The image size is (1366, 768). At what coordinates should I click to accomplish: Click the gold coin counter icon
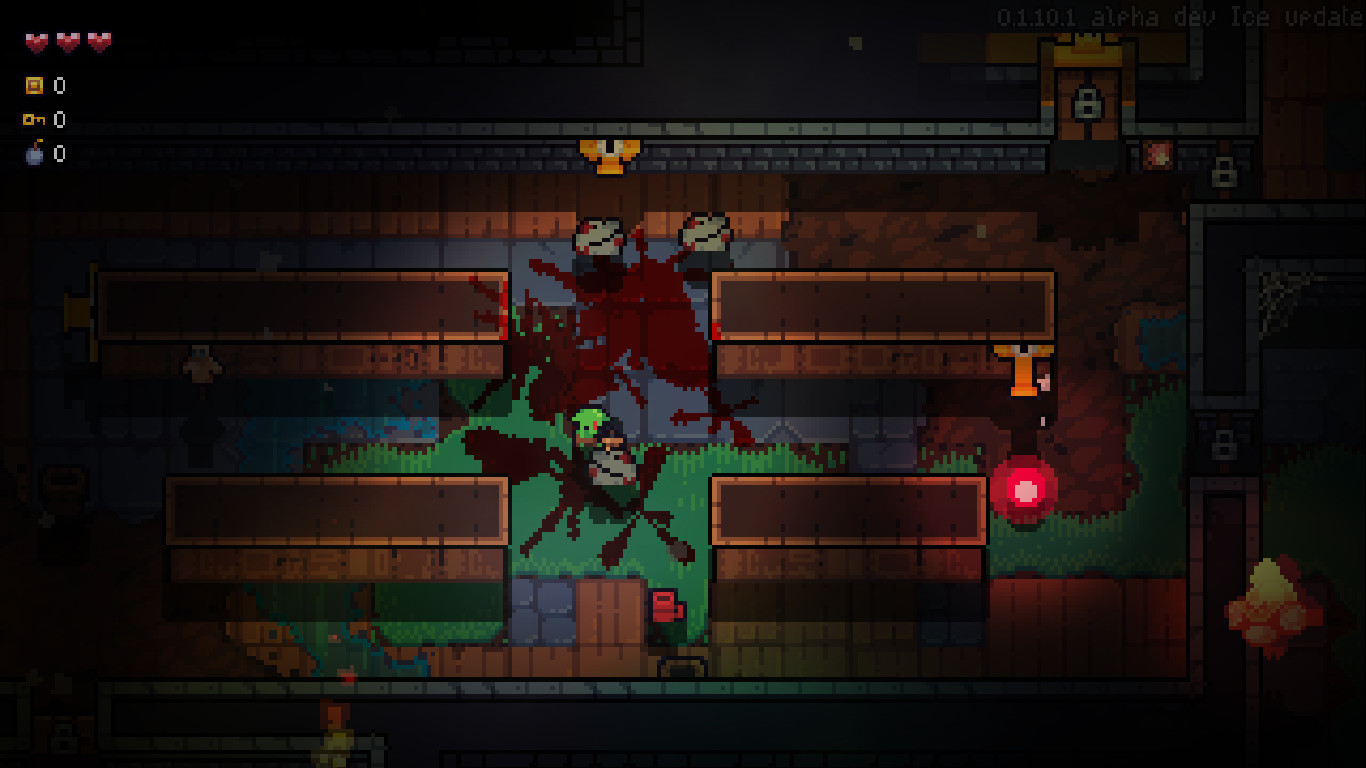36,86
